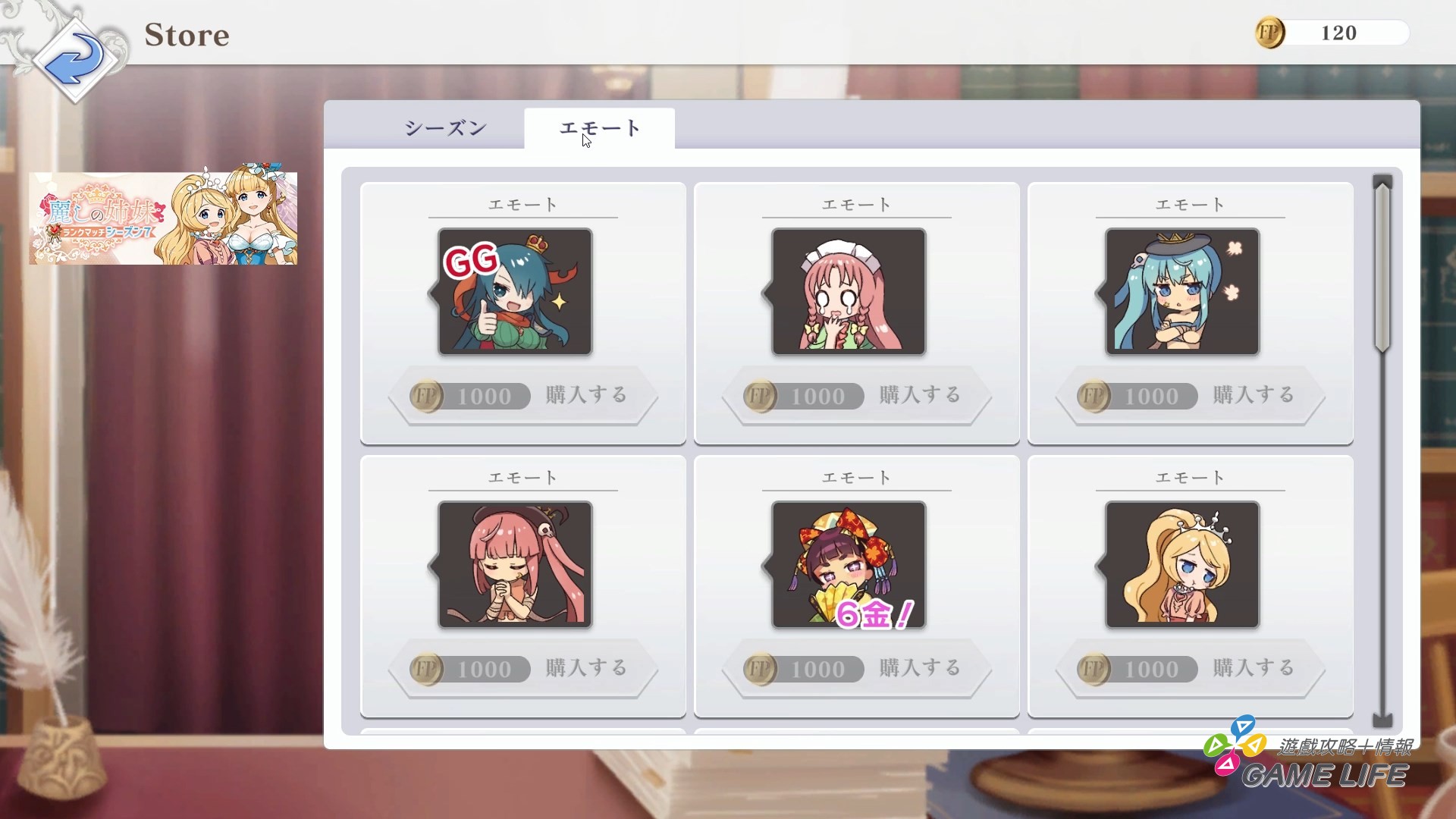Select the pouting blue-haired emote image
The width and height of the screenshot is (1456, 819).
coord(1181,292)
